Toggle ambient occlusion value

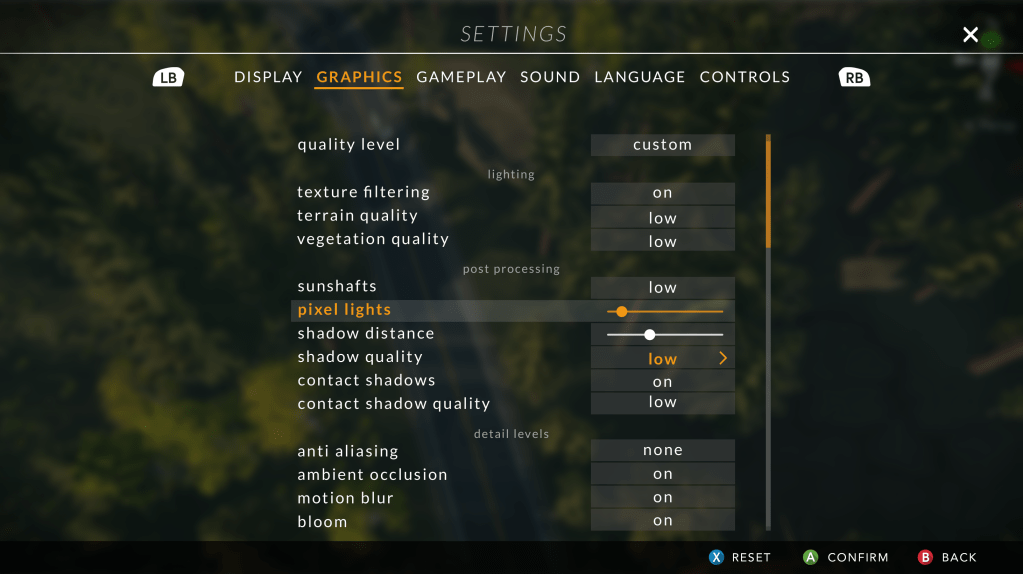point(662,474)
